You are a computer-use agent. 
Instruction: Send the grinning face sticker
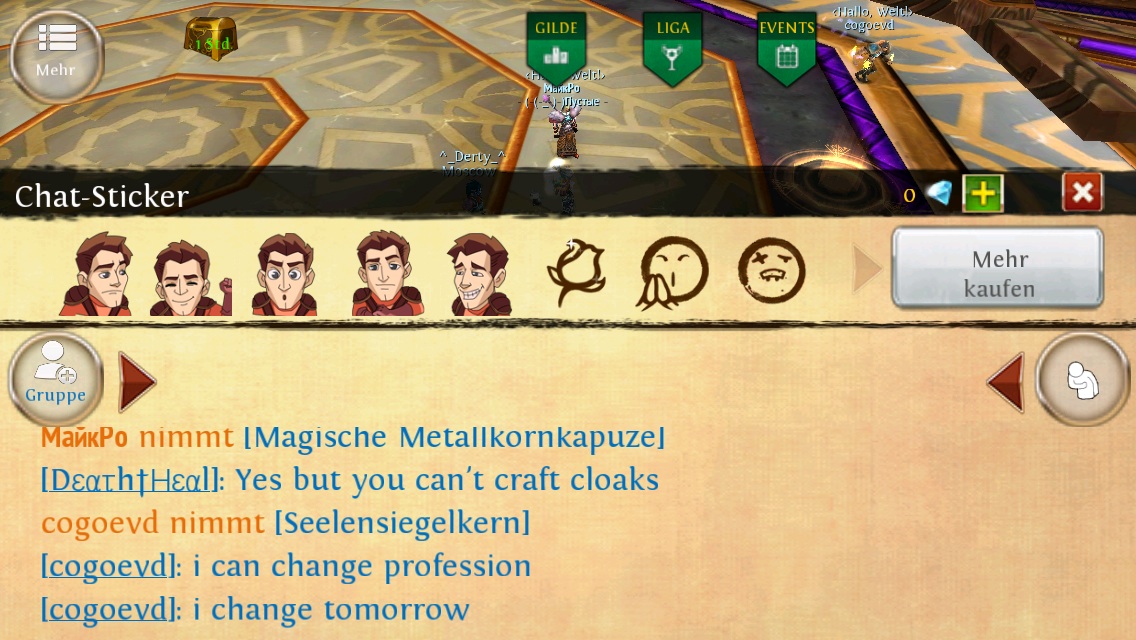point(478,275)
